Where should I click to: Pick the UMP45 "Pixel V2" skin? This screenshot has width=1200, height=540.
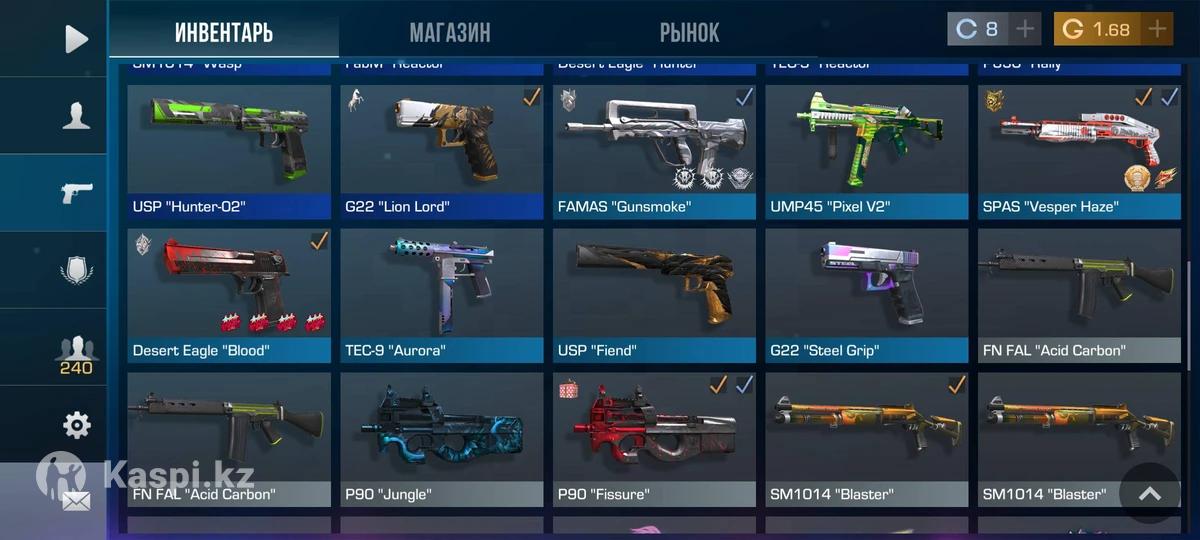(867, 150)
